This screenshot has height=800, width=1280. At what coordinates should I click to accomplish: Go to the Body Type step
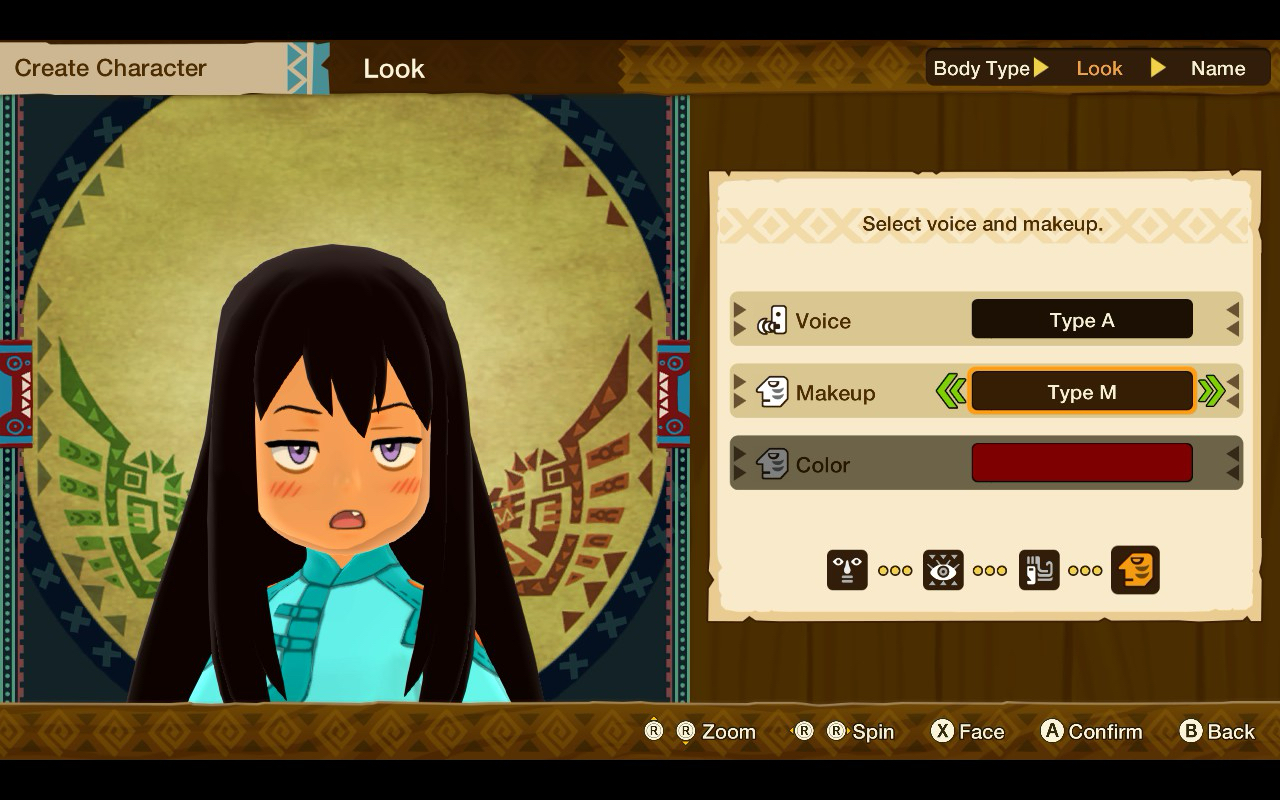click(981, 68)
